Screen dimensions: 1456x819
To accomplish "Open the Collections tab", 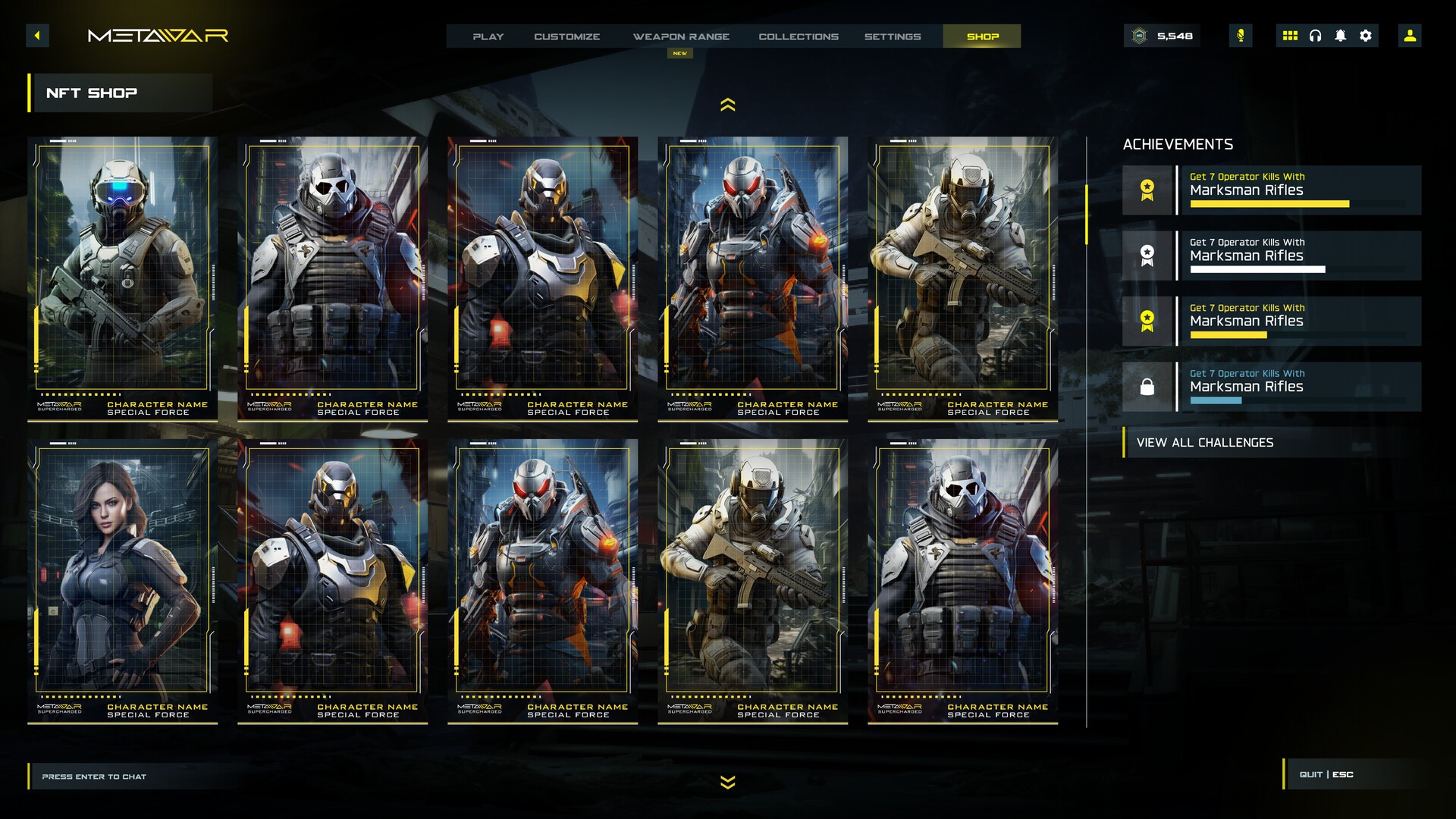I will coord(799,36).
